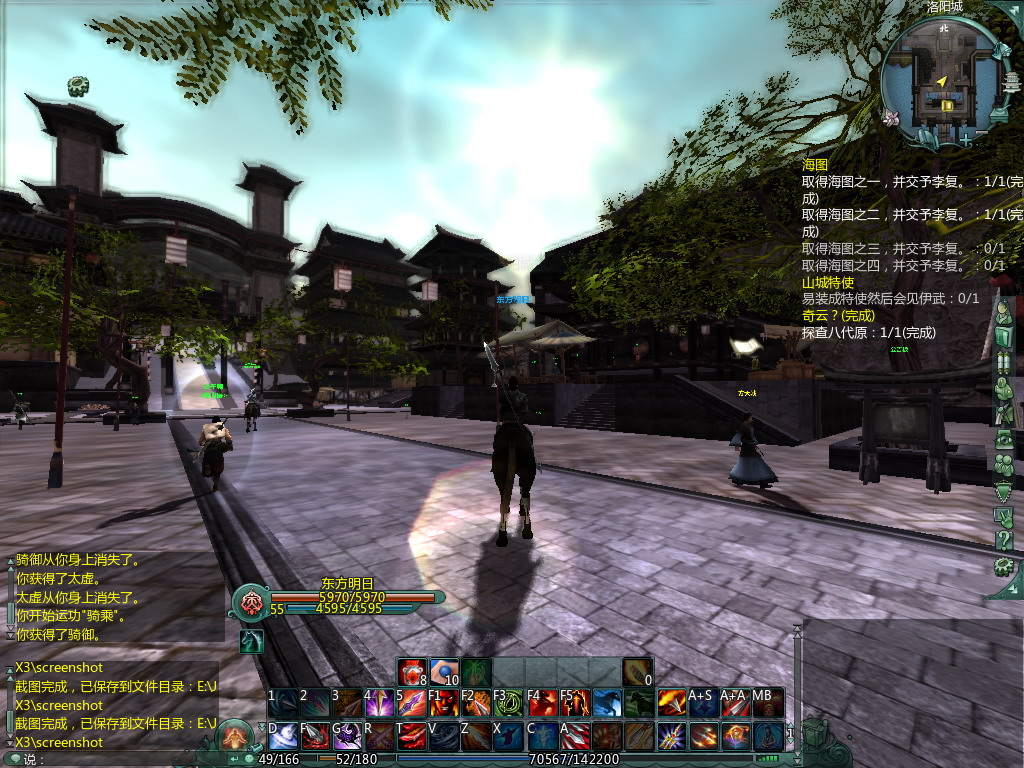Select the 海图 quest title in tracker
Image resolution: width=1024 pixels, height=768 pixels.
point(815,165)
